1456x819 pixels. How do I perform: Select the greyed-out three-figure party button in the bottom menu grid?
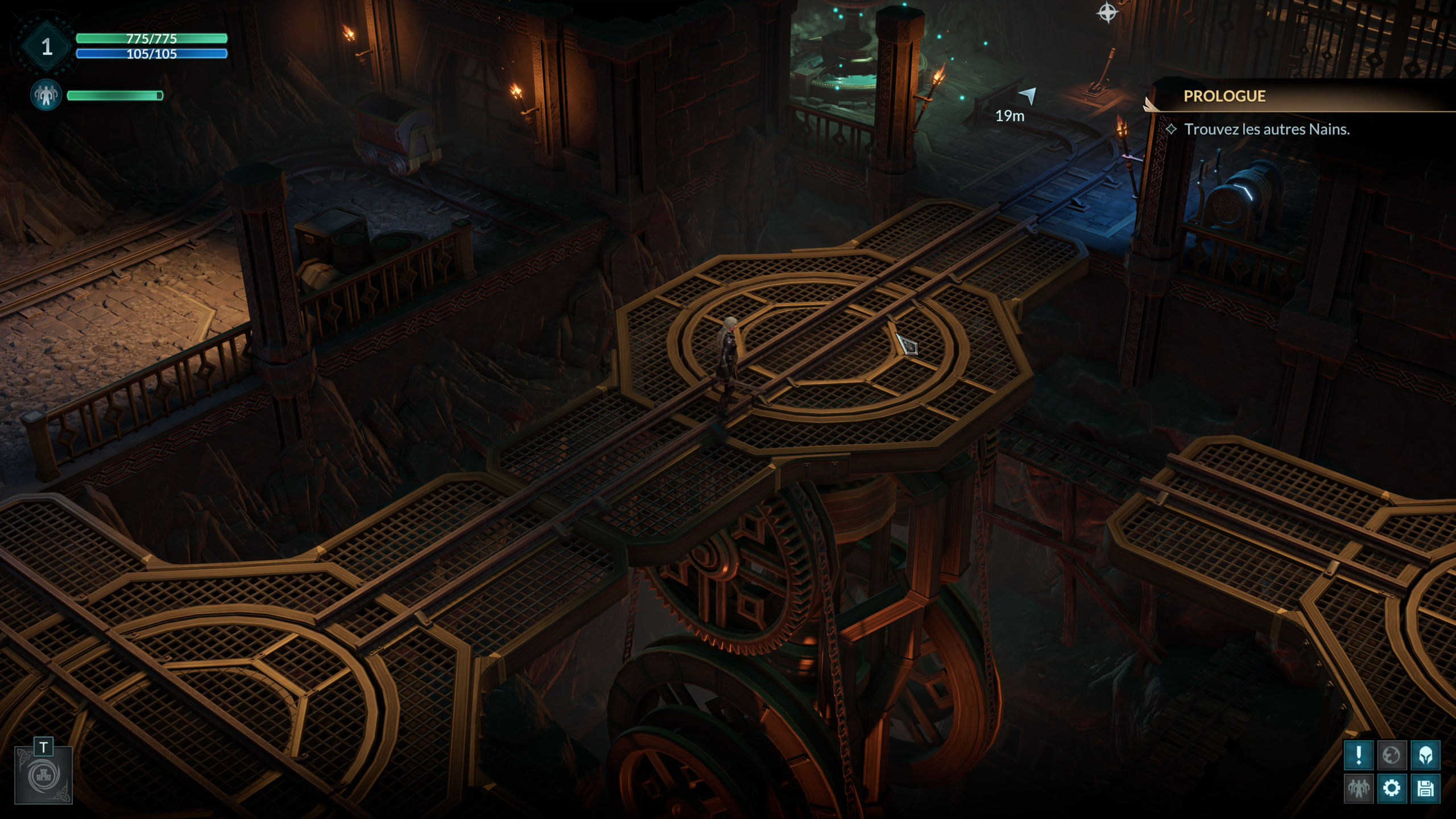coord(1359,788)
